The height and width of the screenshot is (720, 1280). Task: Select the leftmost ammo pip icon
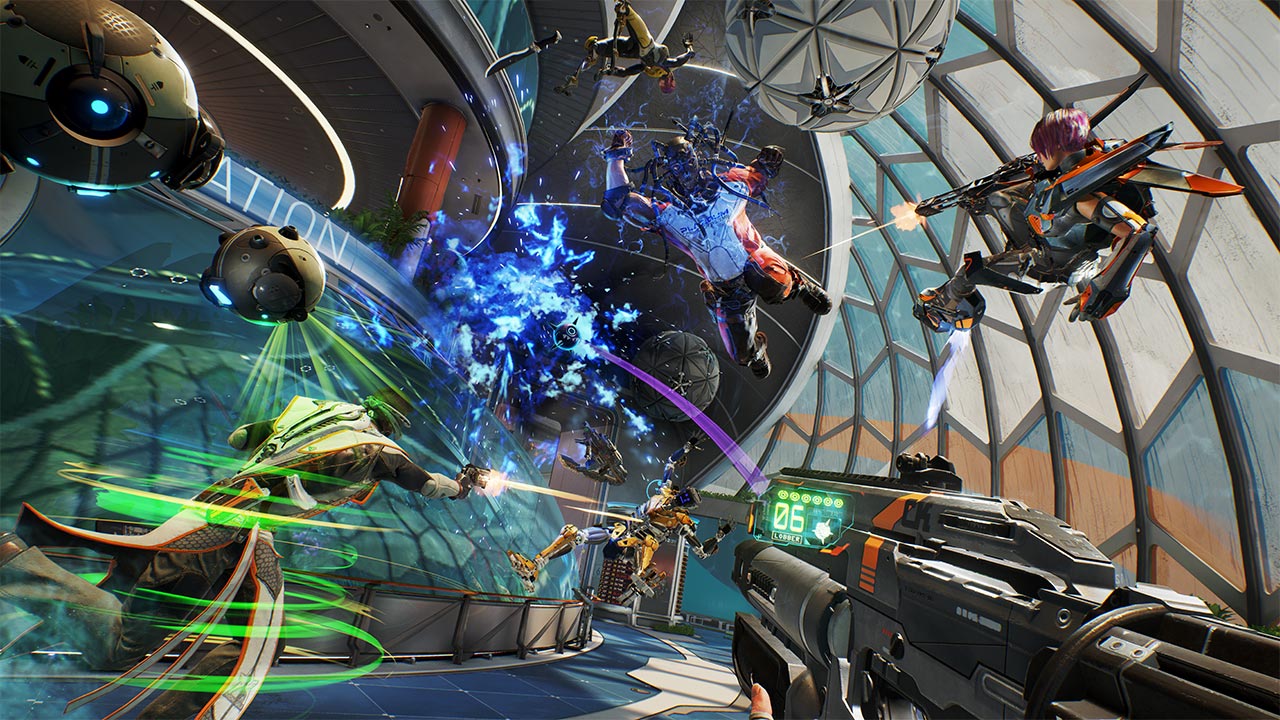pyautogui.click(x=782, y=495)
